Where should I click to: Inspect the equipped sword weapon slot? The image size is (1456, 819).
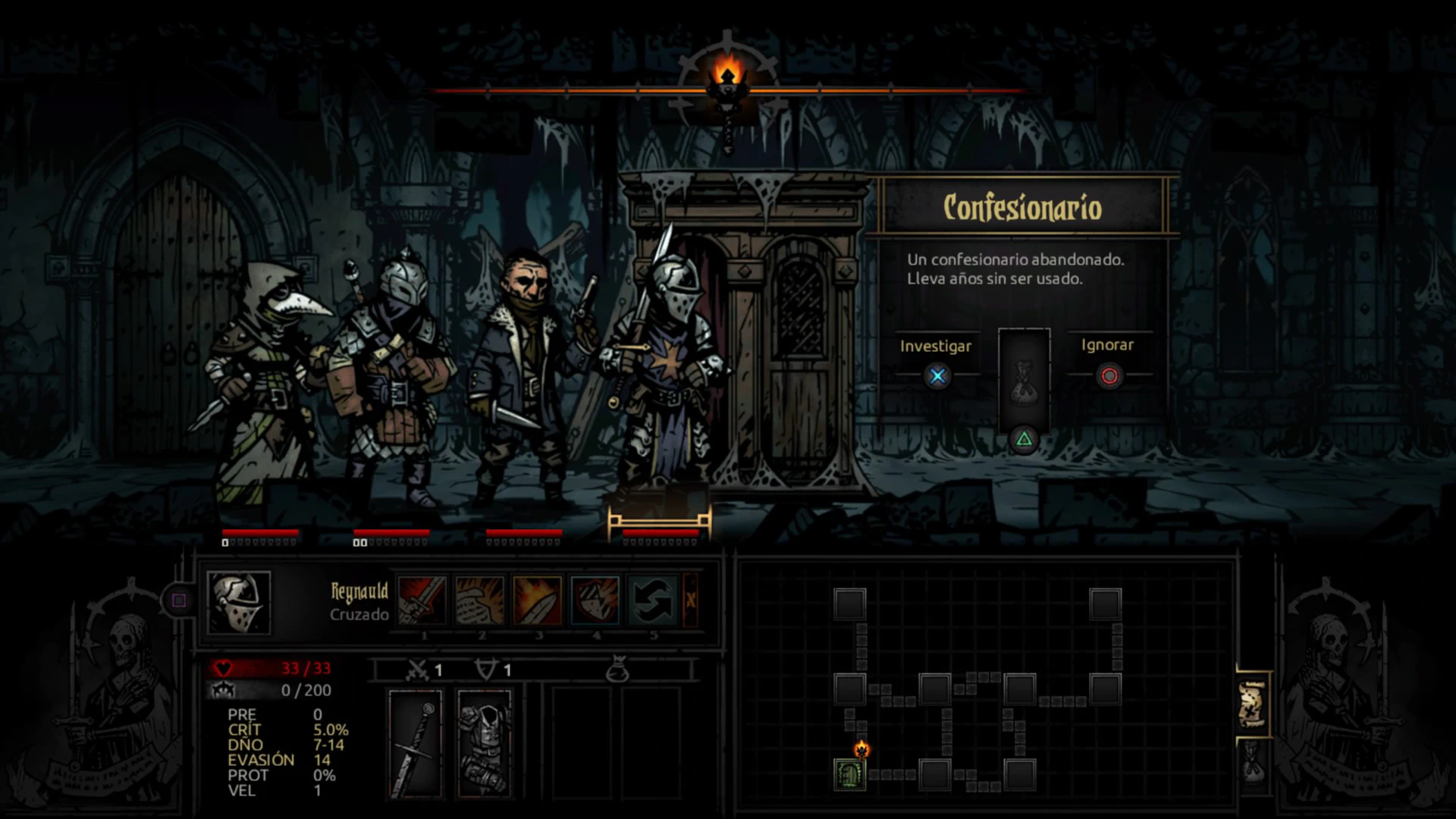pyautogui.click(x=415, y=743)
